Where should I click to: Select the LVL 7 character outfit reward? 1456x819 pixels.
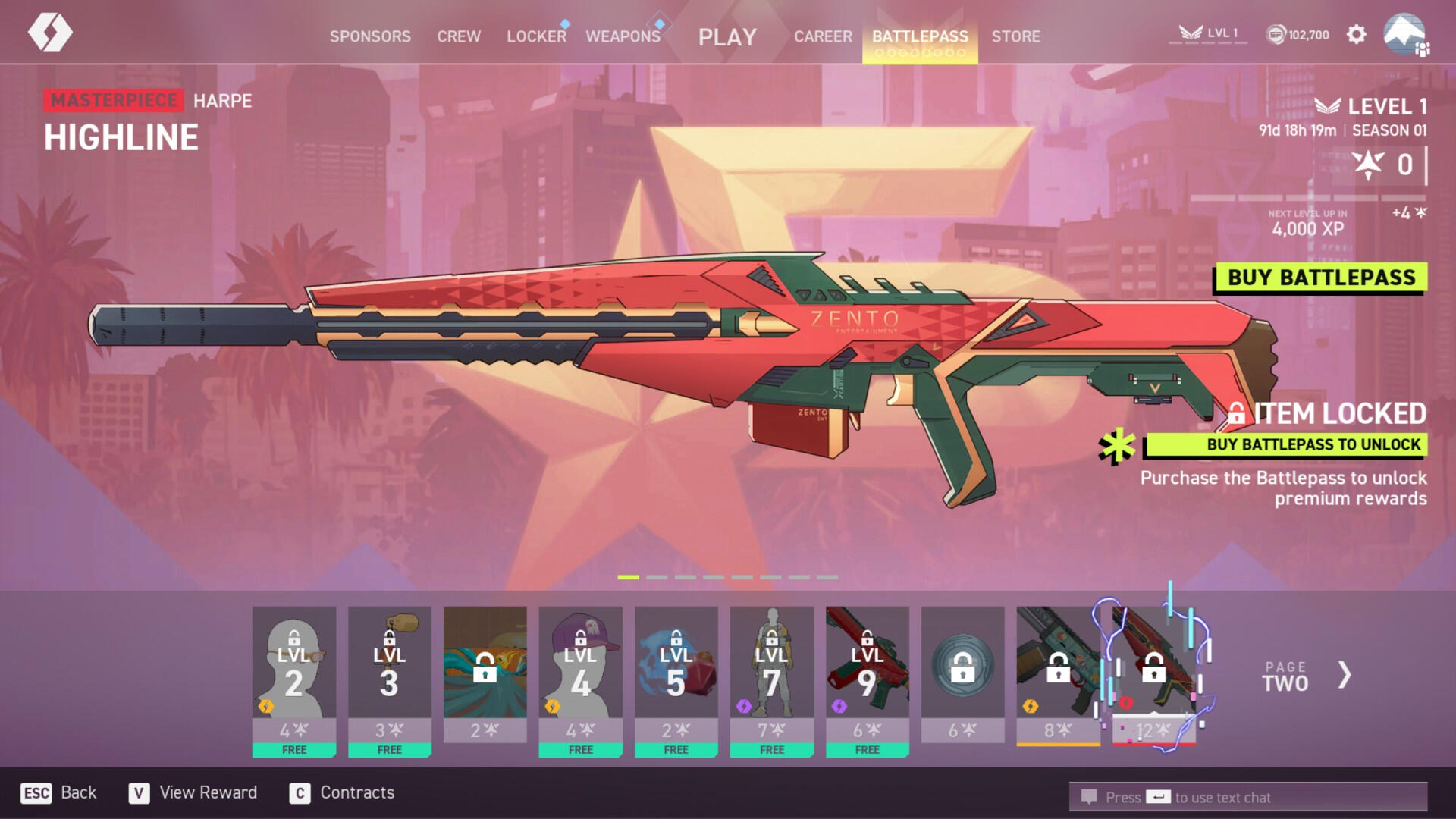(772, 675)
